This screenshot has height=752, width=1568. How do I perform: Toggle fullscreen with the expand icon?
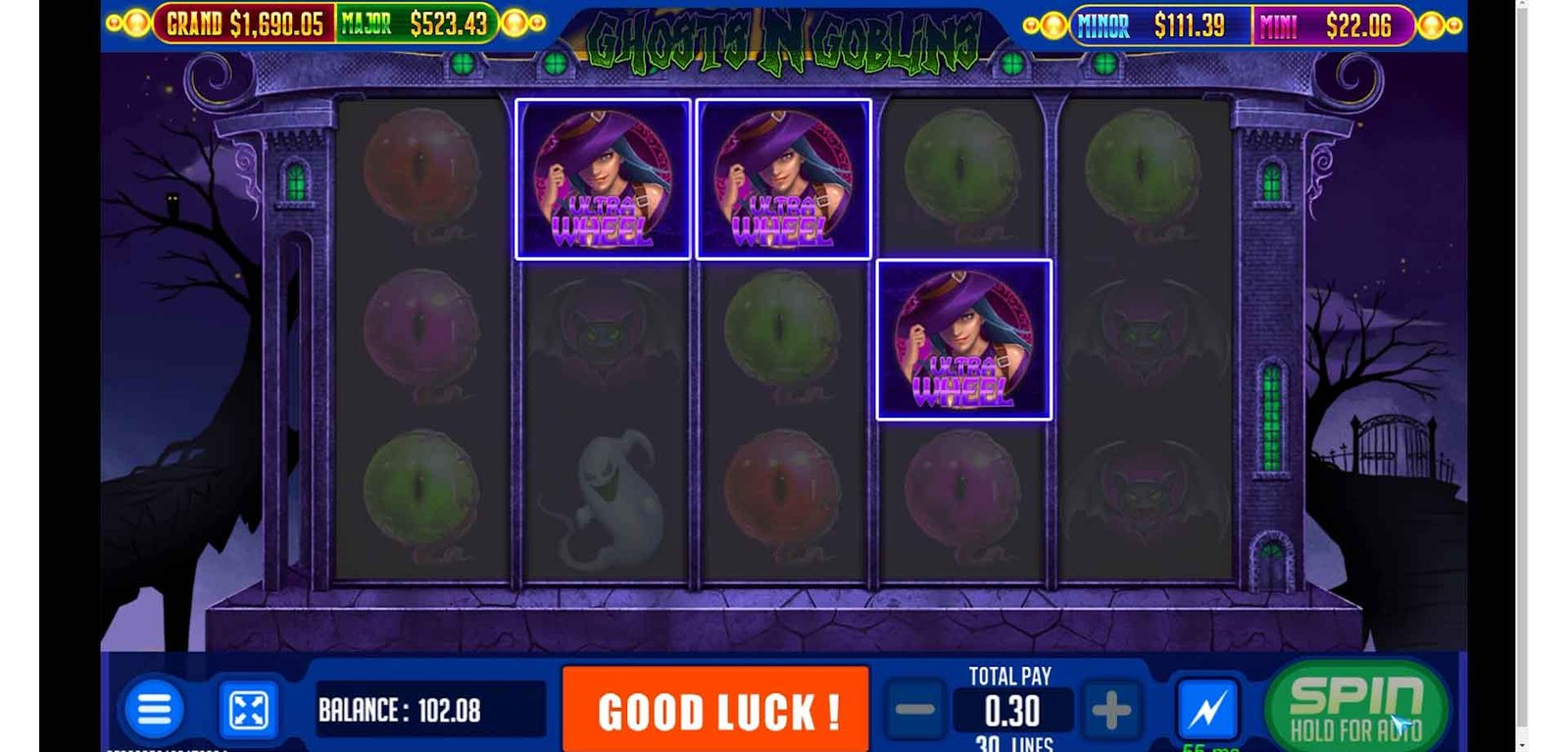[248, 710]
